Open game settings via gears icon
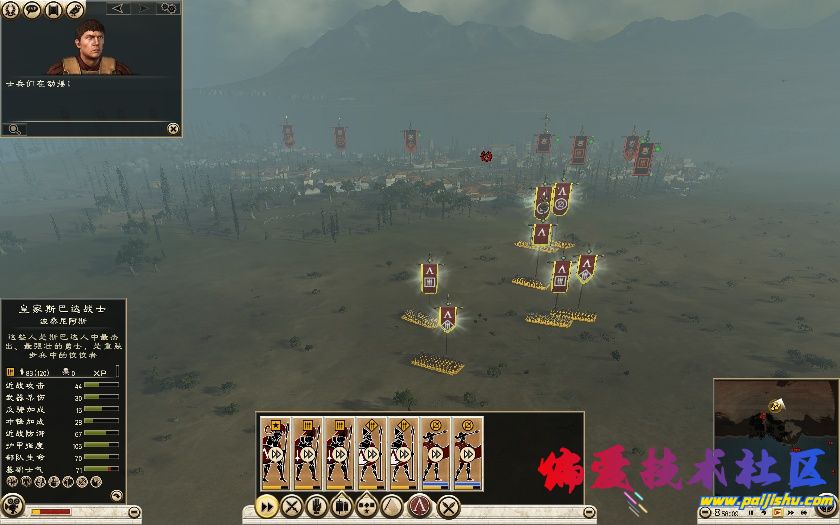This screenshot has height=525, width=840. click(x=169, y=9)
